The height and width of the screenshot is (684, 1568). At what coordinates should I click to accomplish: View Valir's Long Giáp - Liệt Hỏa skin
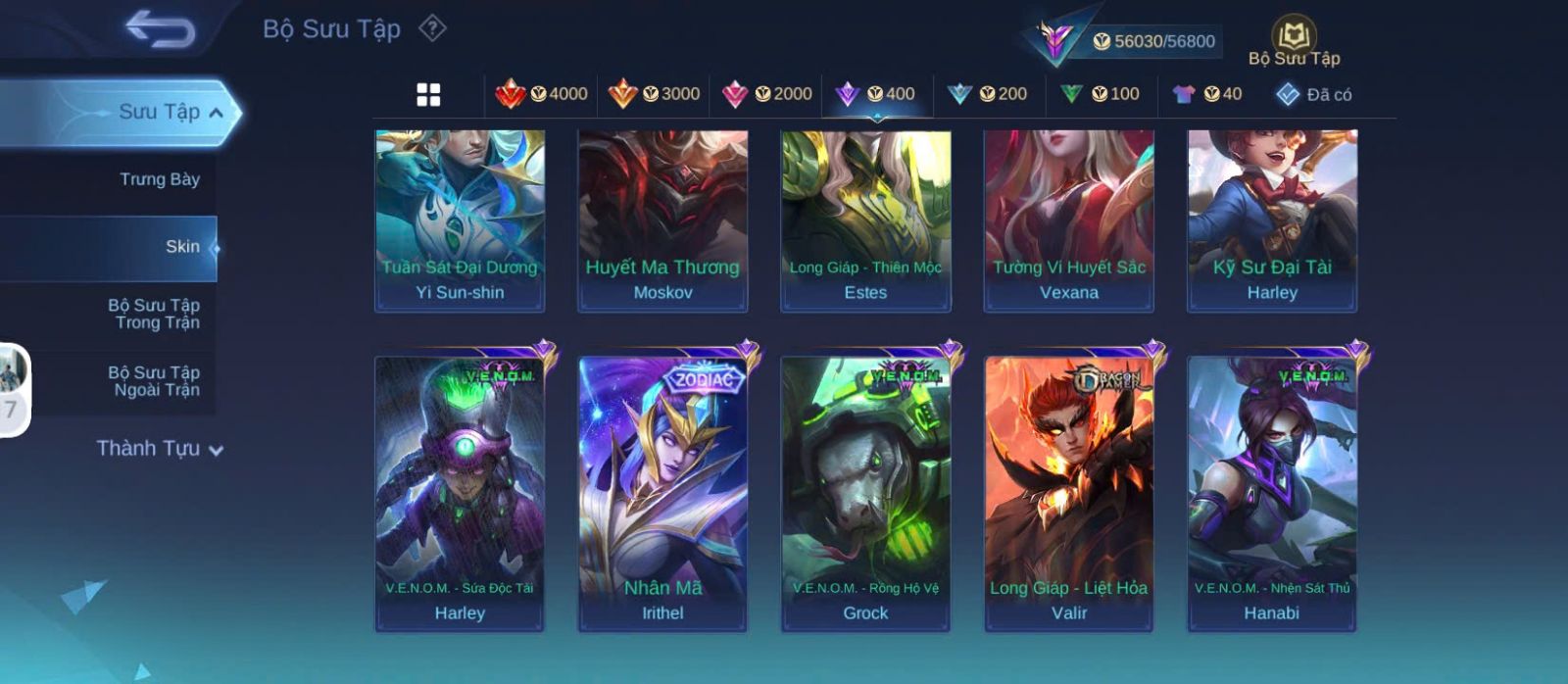(1069, 493)
